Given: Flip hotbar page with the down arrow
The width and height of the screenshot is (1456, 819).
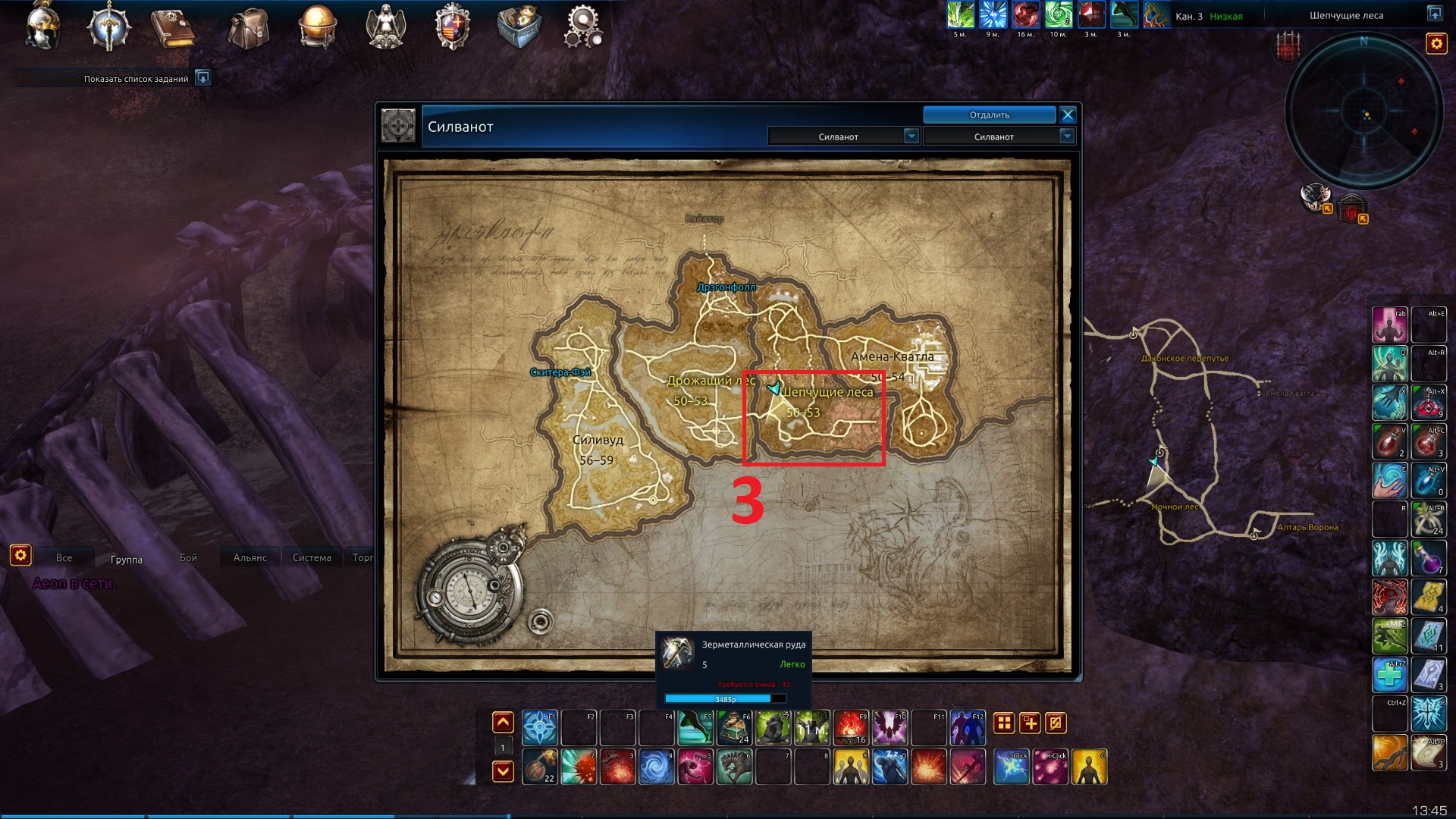Looking at the screenshot, I should (503, 772).
